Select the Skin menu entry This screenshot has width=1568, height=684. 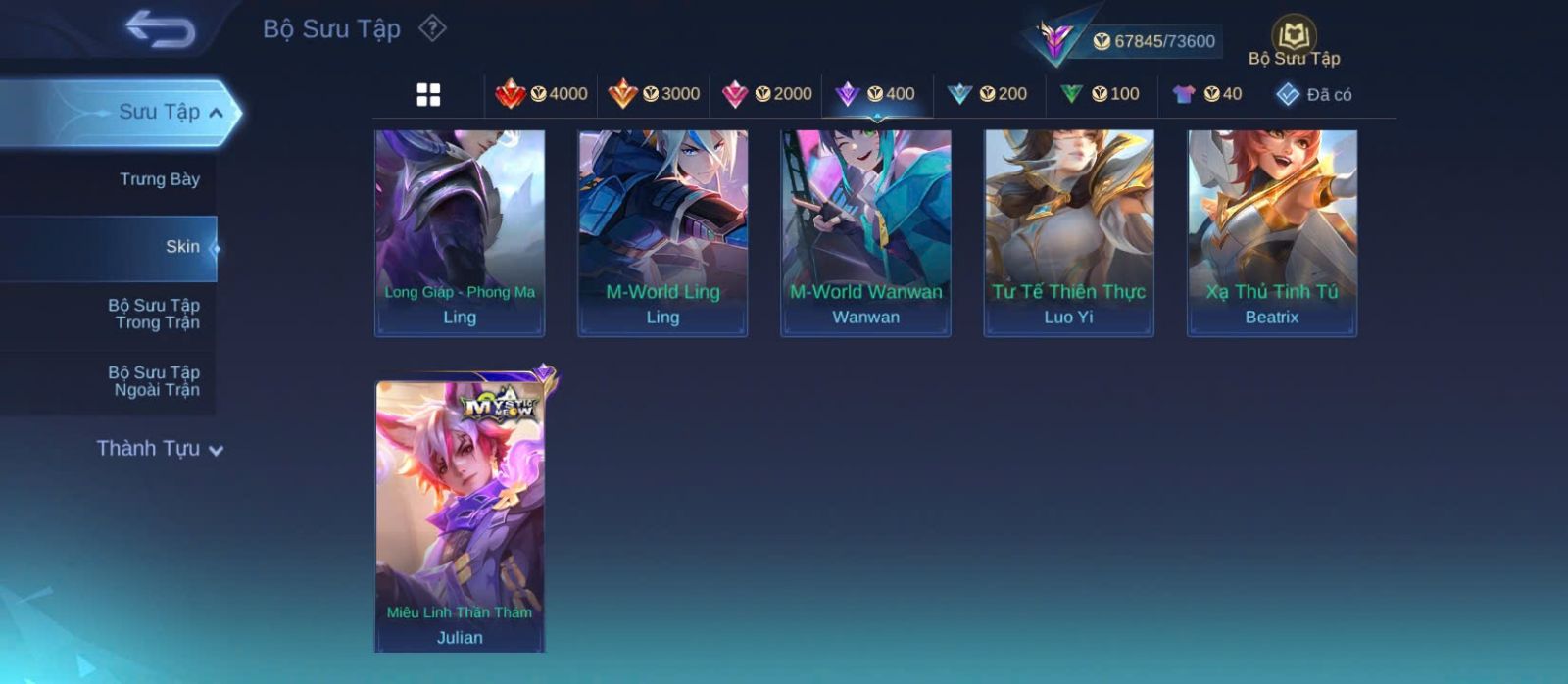(182, 247)
